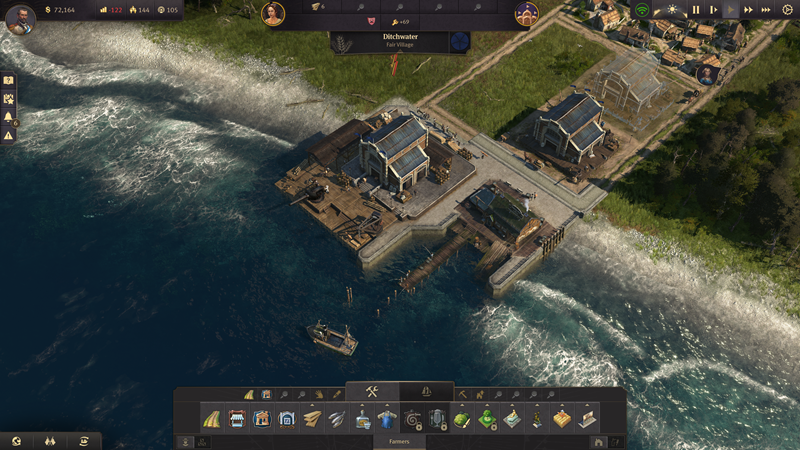
Task: Open the quest map with star
Action: tap(9, 98)
